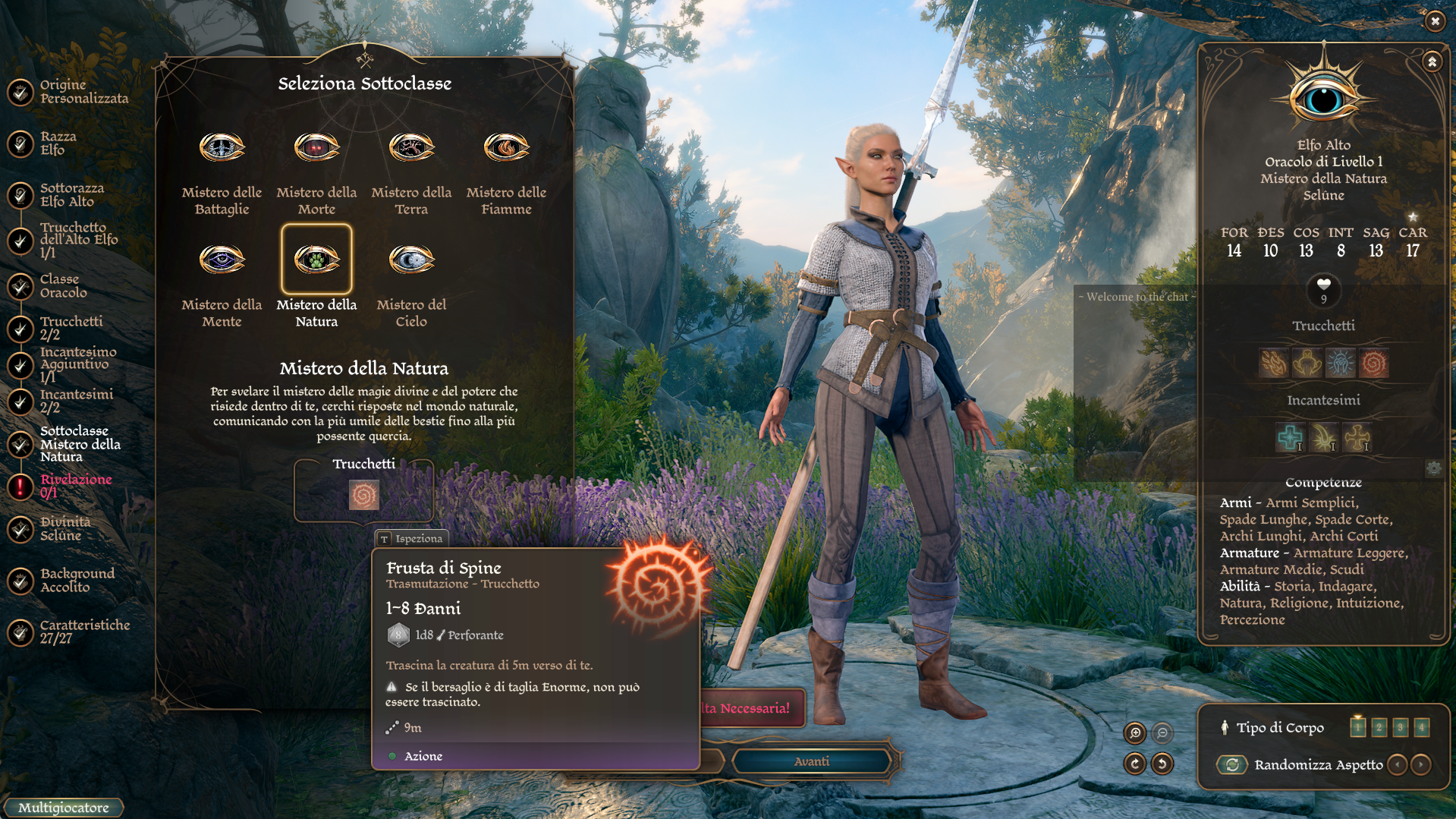Select the Mistero del Cielo subclass

pyautogui.click(x=411, y=260)
